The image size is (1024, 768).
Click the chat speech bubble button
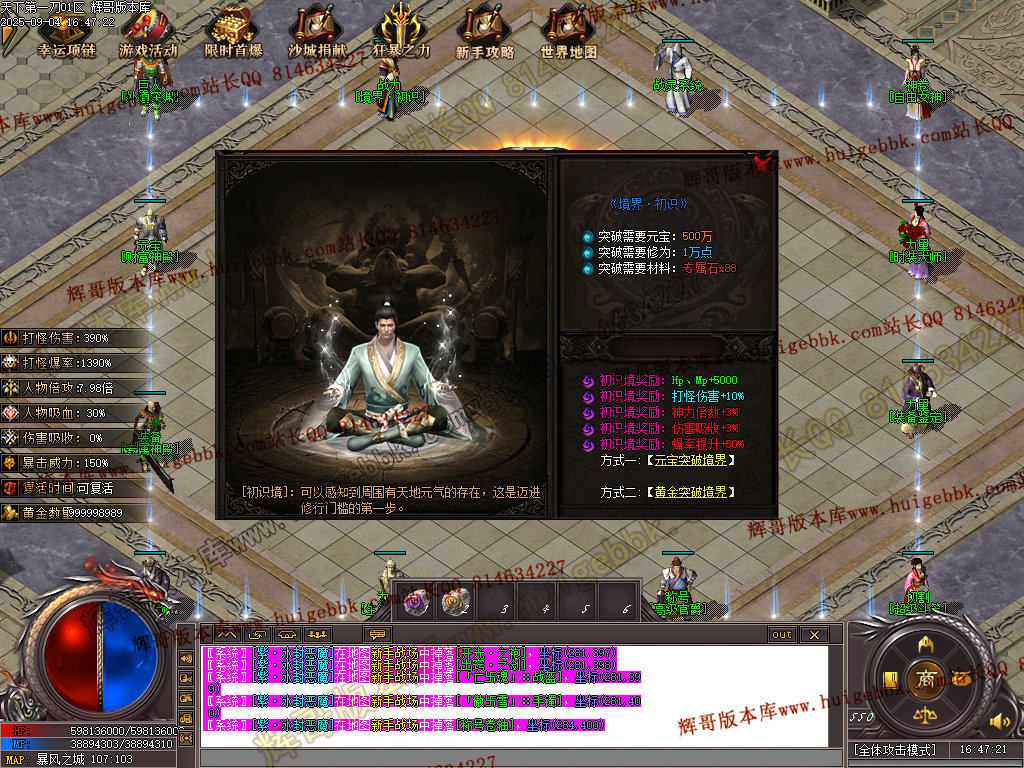[x=377, y=634]
